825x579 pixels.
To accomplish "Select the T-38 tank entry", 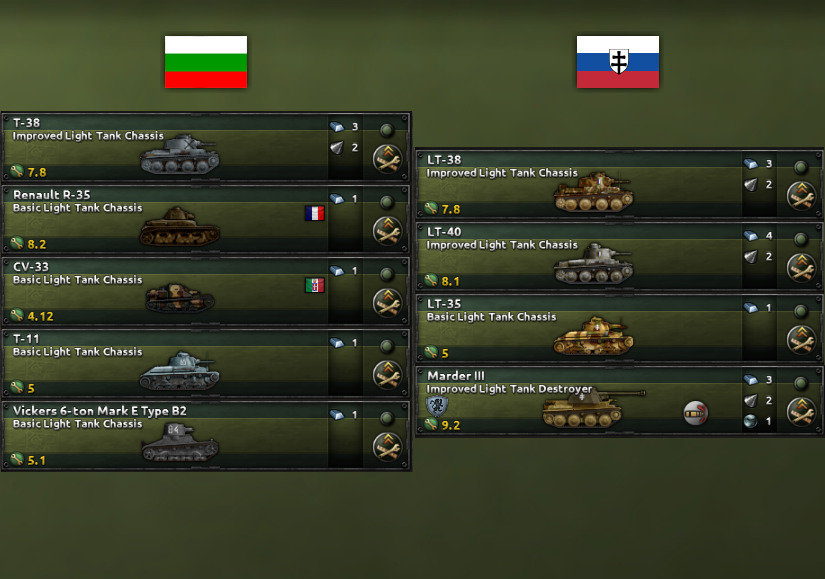I will click(x=170, y=148).
